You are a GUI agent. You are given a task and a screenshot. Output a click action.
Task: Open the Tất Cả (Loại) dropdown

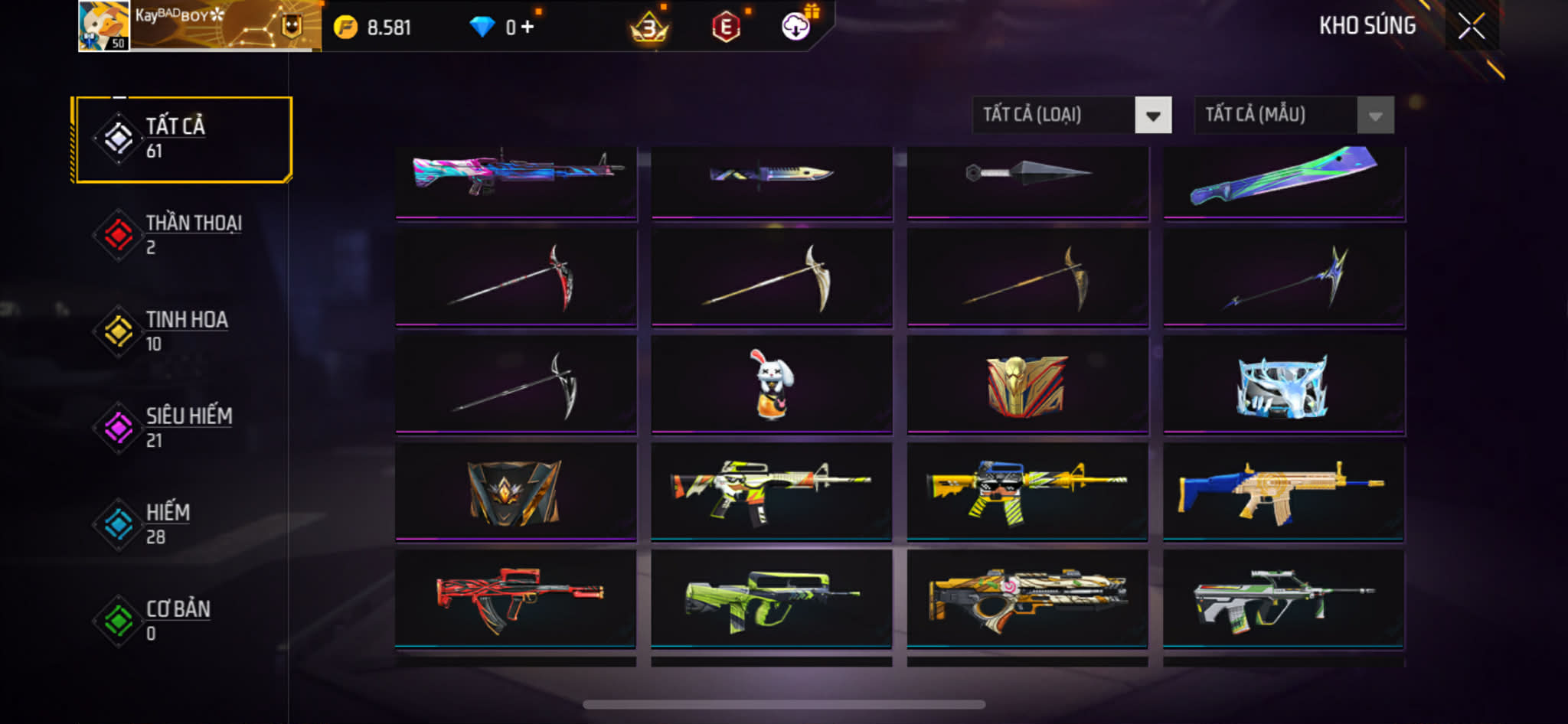tap(1071, 116)
